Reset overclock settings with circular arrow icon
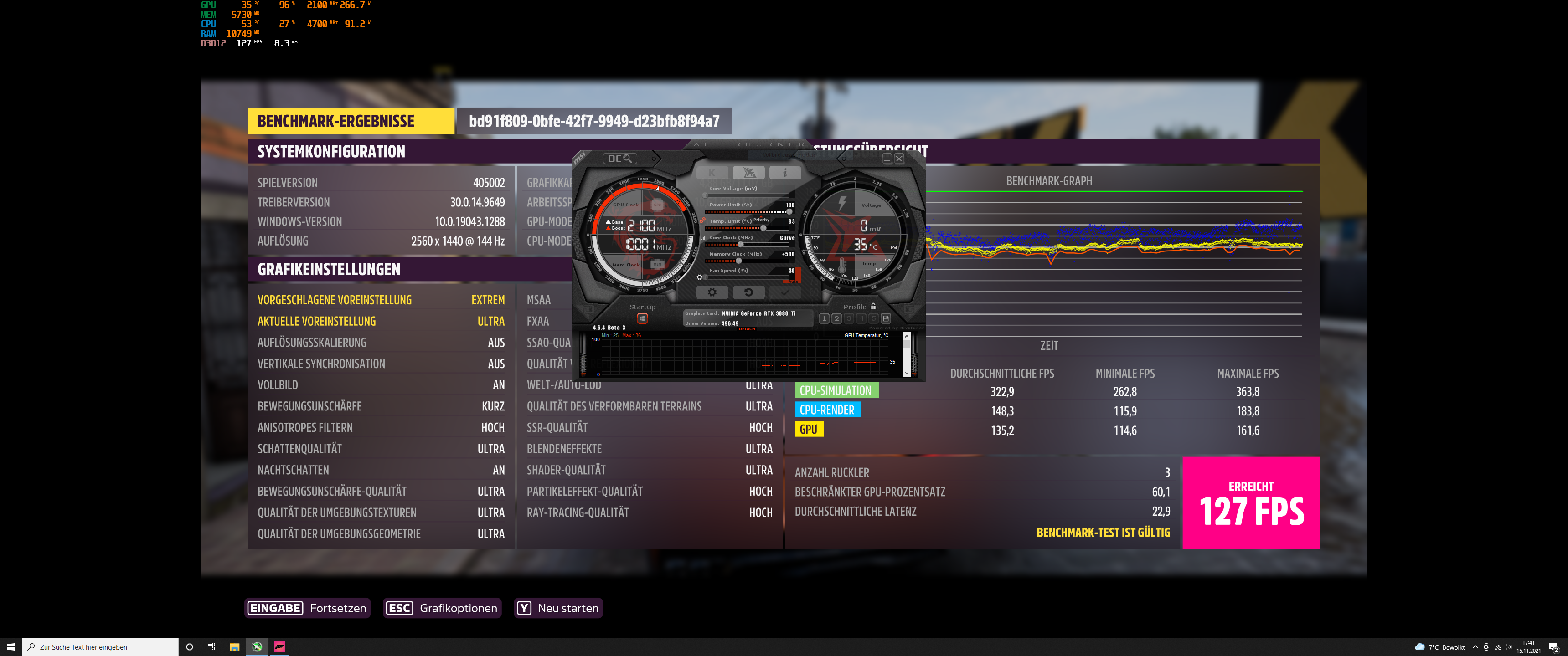Image resolution: width=1568 pixels, height=656 pixels. 749,293
